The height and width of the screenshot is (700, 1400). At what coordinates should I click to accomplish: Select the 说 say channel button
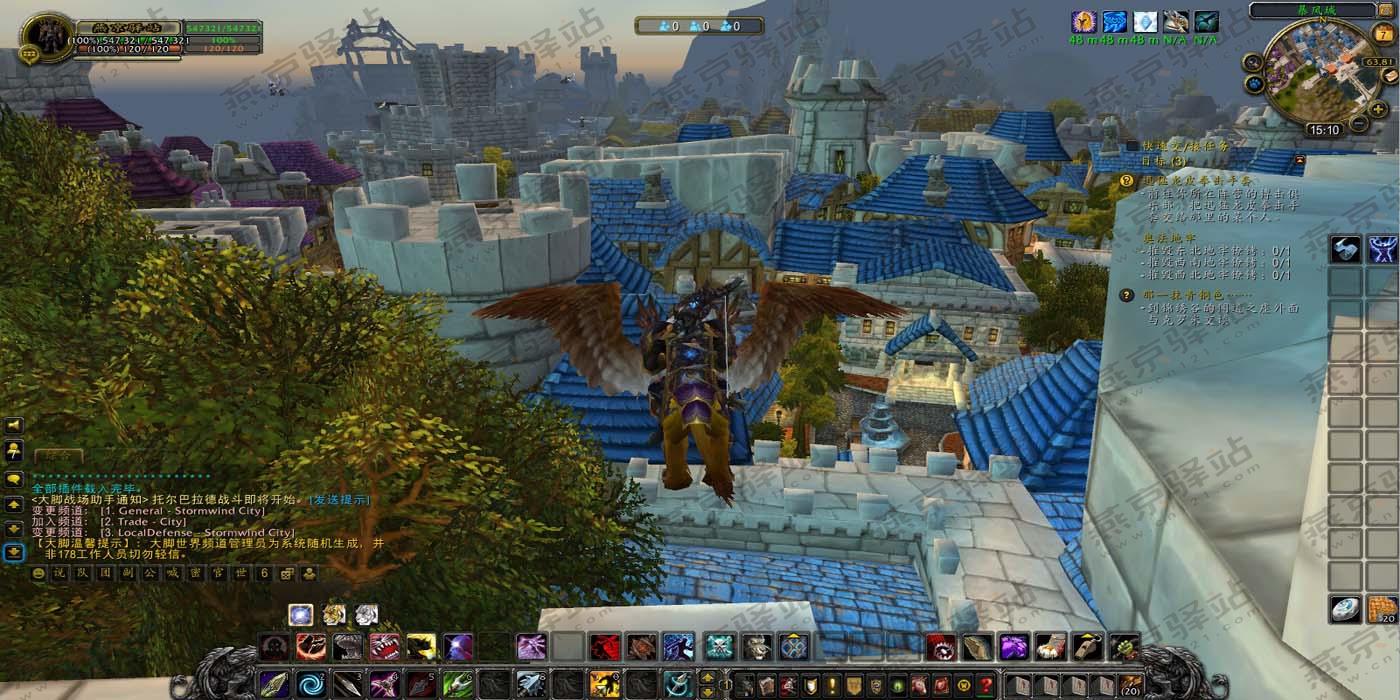coord(58,574)
